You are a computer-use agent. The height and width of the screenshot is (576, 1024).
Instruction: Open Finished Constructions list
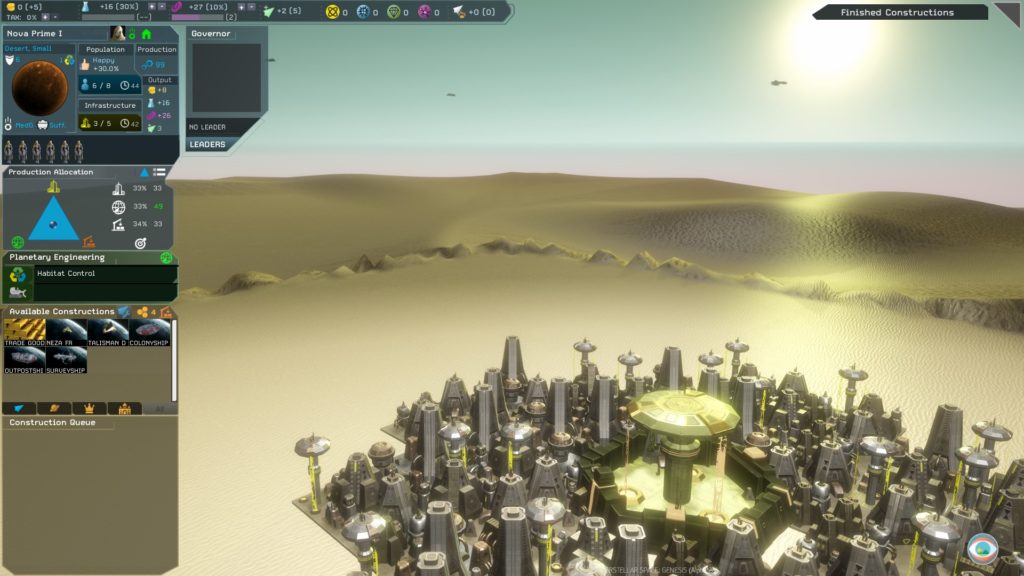897,13
